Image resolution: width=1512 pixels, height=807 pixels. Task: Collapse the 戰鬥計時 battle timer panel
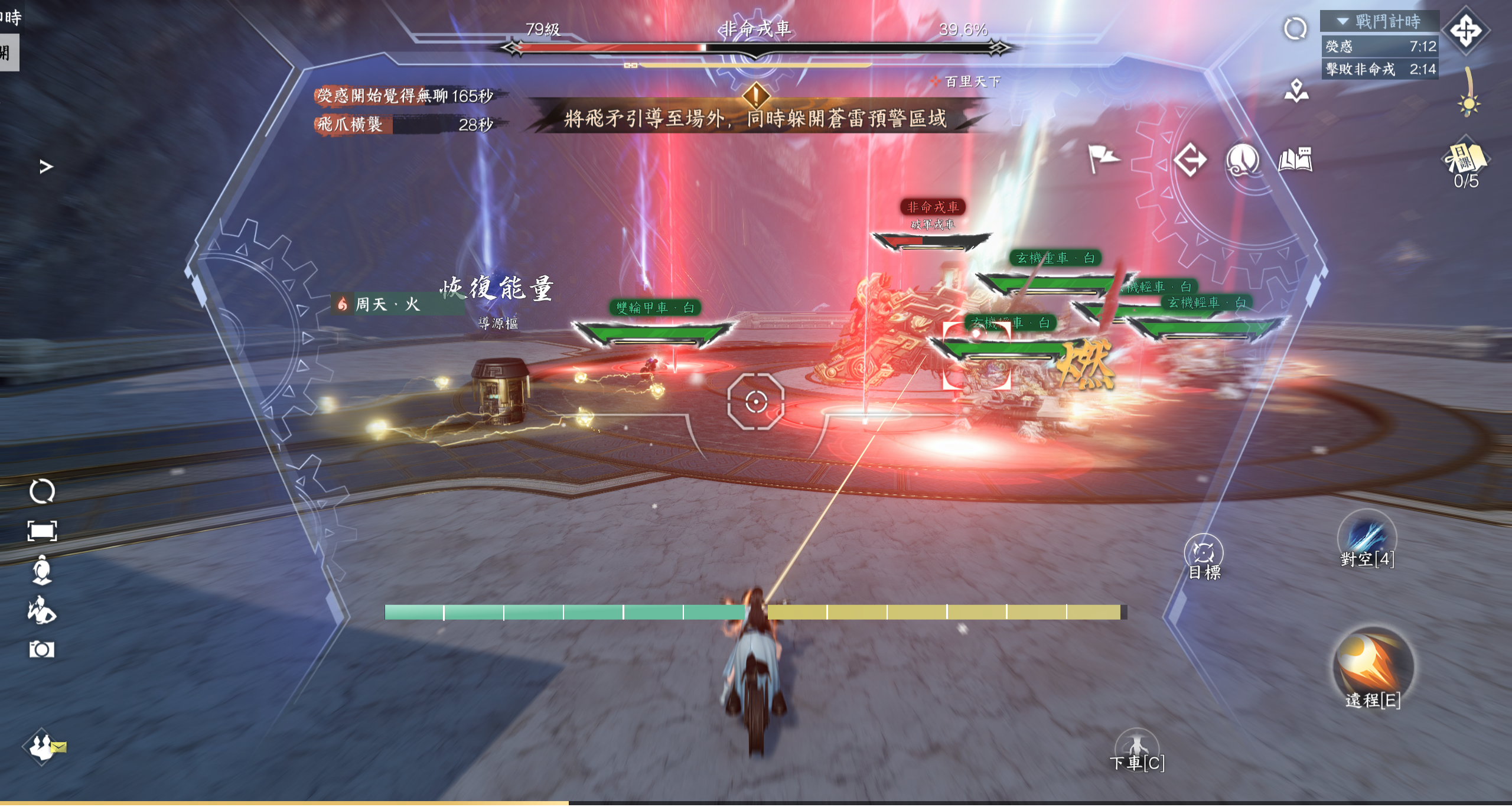coord(1343,22)
